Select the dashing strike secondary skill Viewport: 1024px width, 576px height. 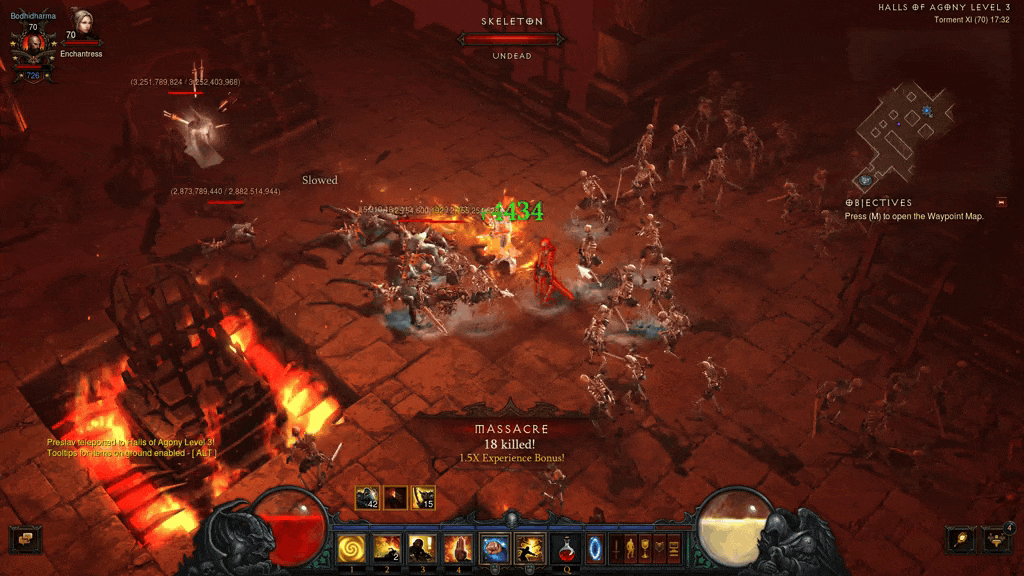528,548
